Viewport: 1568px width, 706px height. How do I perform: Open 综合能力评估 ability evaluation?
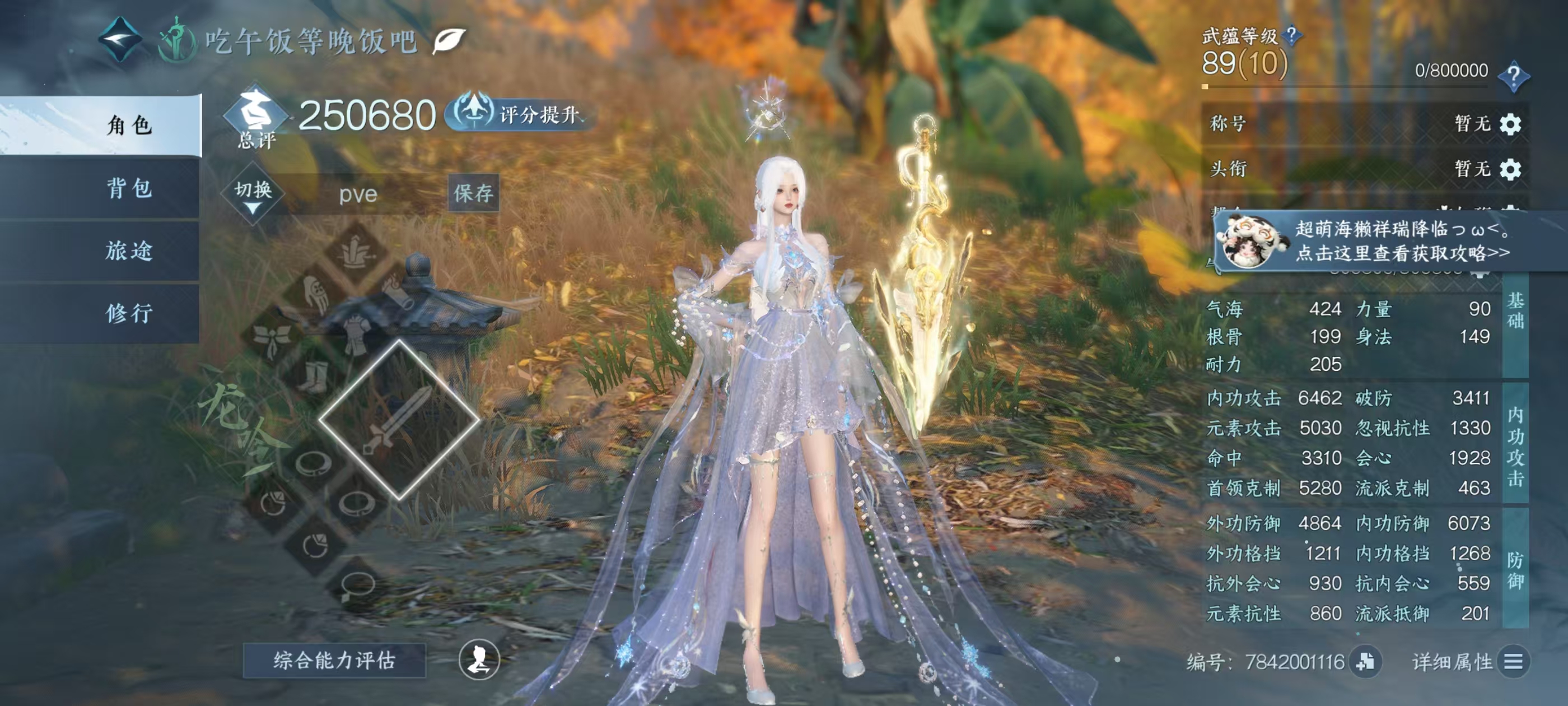(x=334, y=659)
